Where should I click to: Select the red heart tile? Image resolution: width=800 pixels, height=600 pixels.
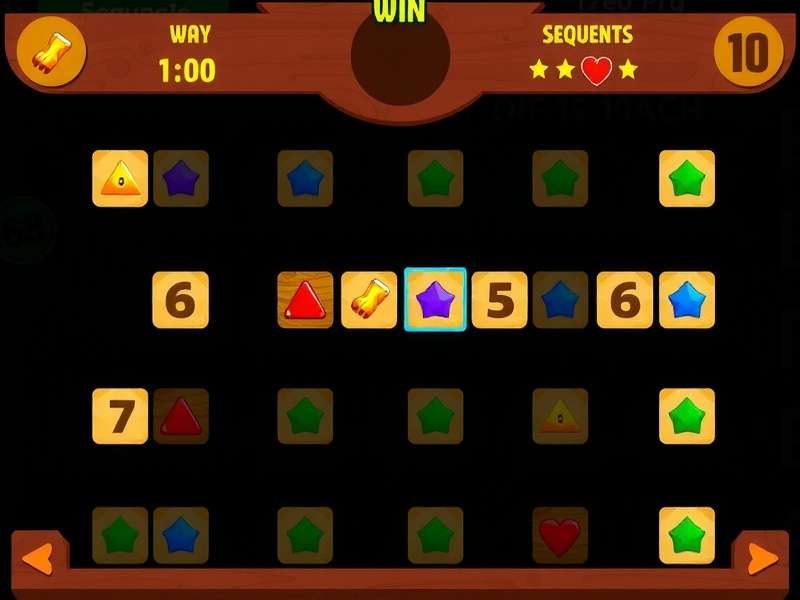click(560, 535)
